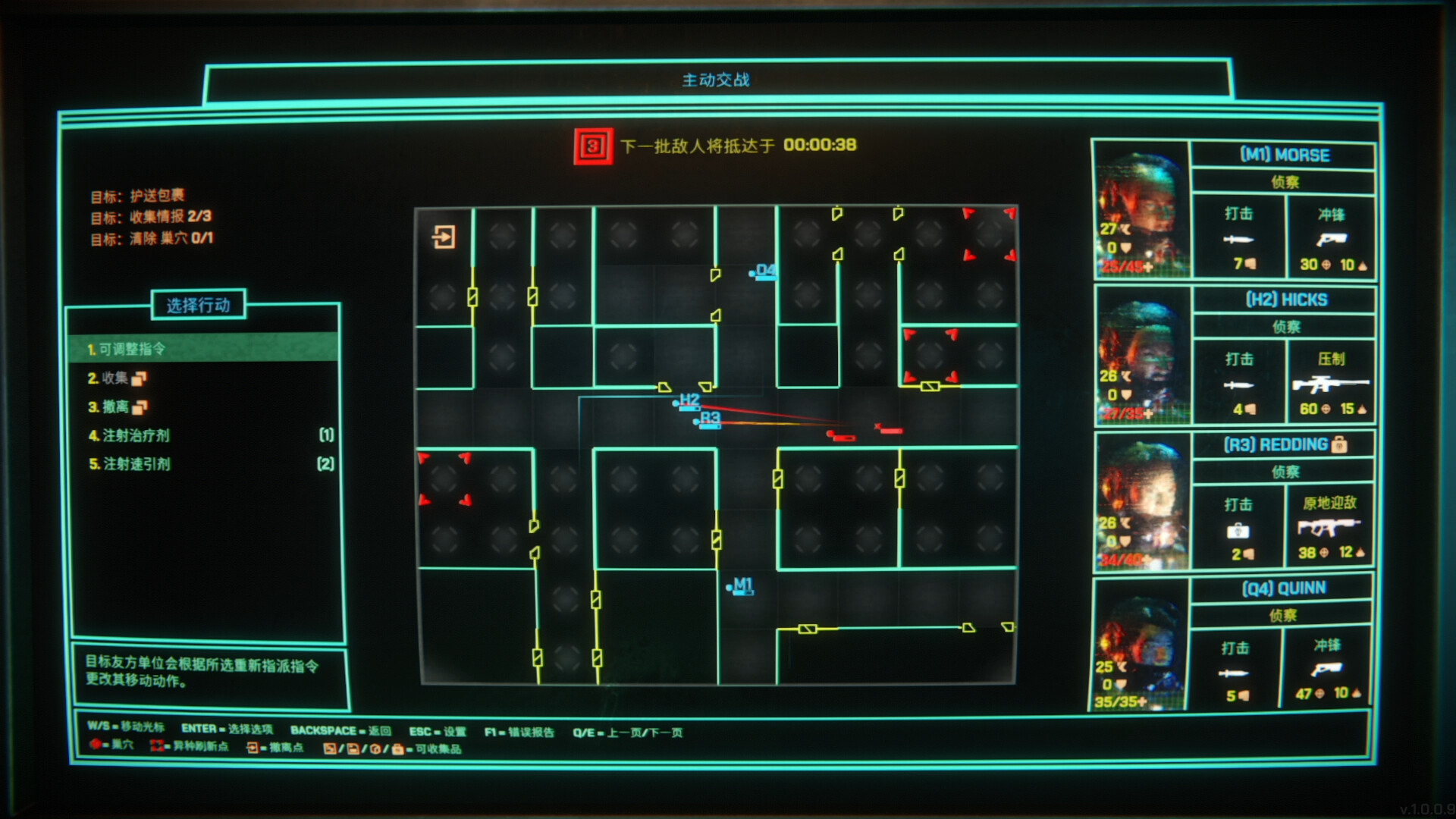Screen dimensions: 1456x819
Task: Select Redding's 原地迎敌 SMG icon
Action: (x=1330, y=527)
